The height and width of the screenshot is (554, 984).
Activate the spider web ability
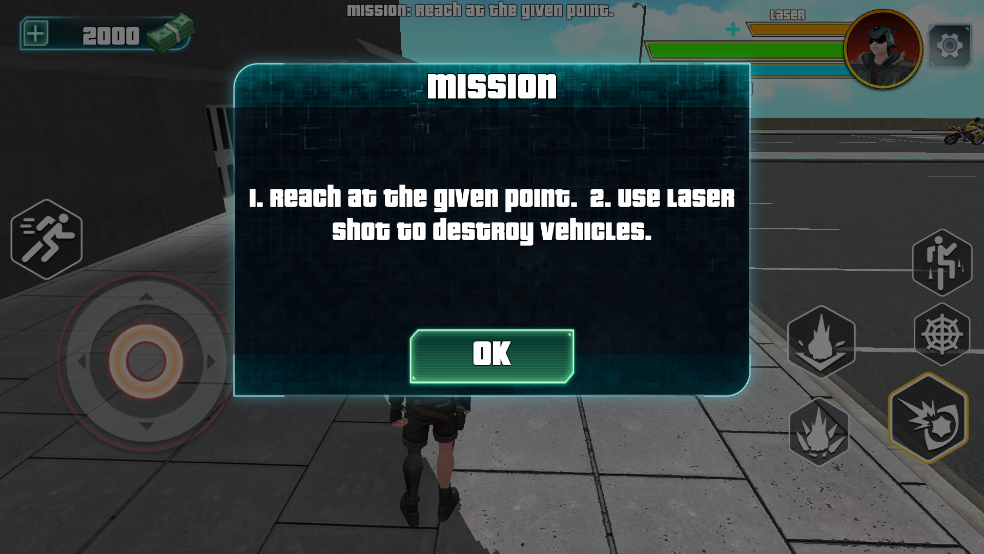942,334
